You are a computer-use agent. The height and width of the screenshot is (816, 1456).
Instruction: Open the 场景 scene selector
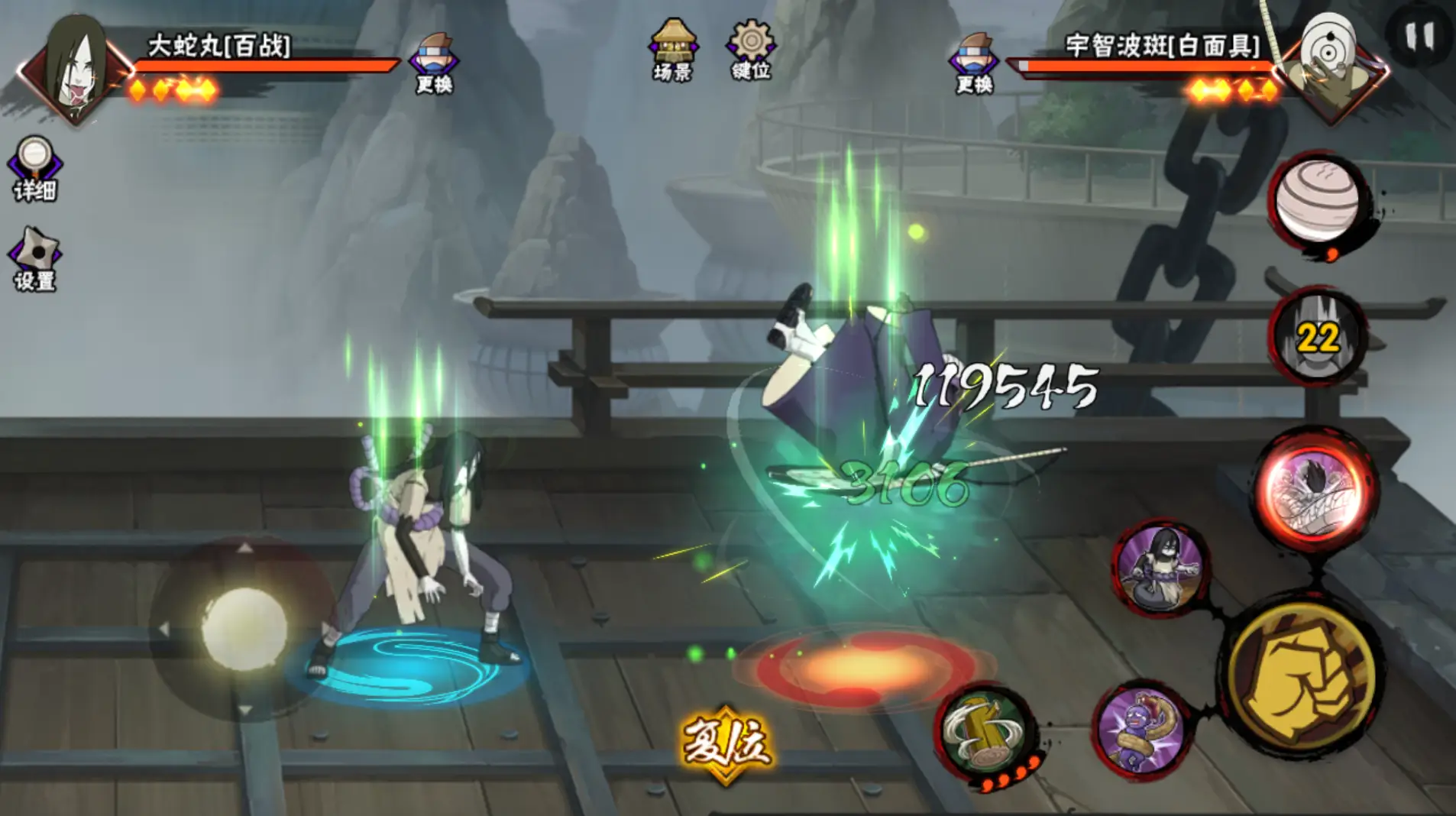(x=672, y=50)
